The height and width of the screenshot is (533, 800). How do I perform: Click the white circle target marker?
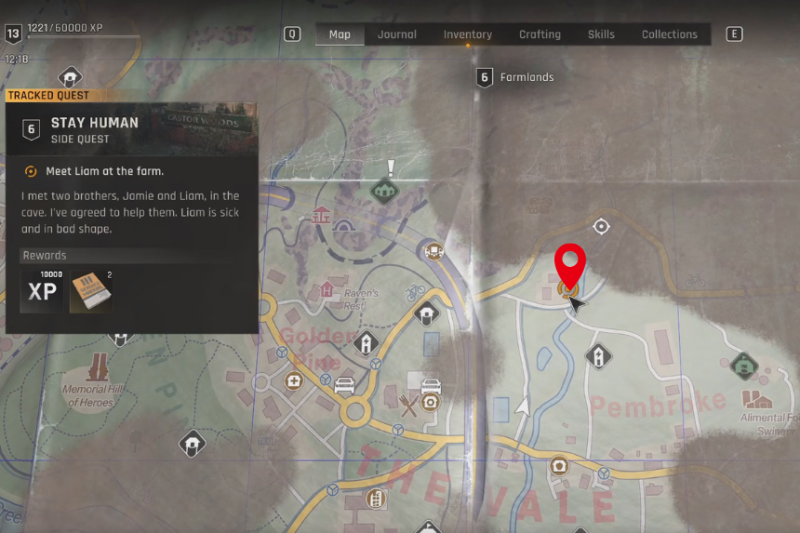click(601, 227)
